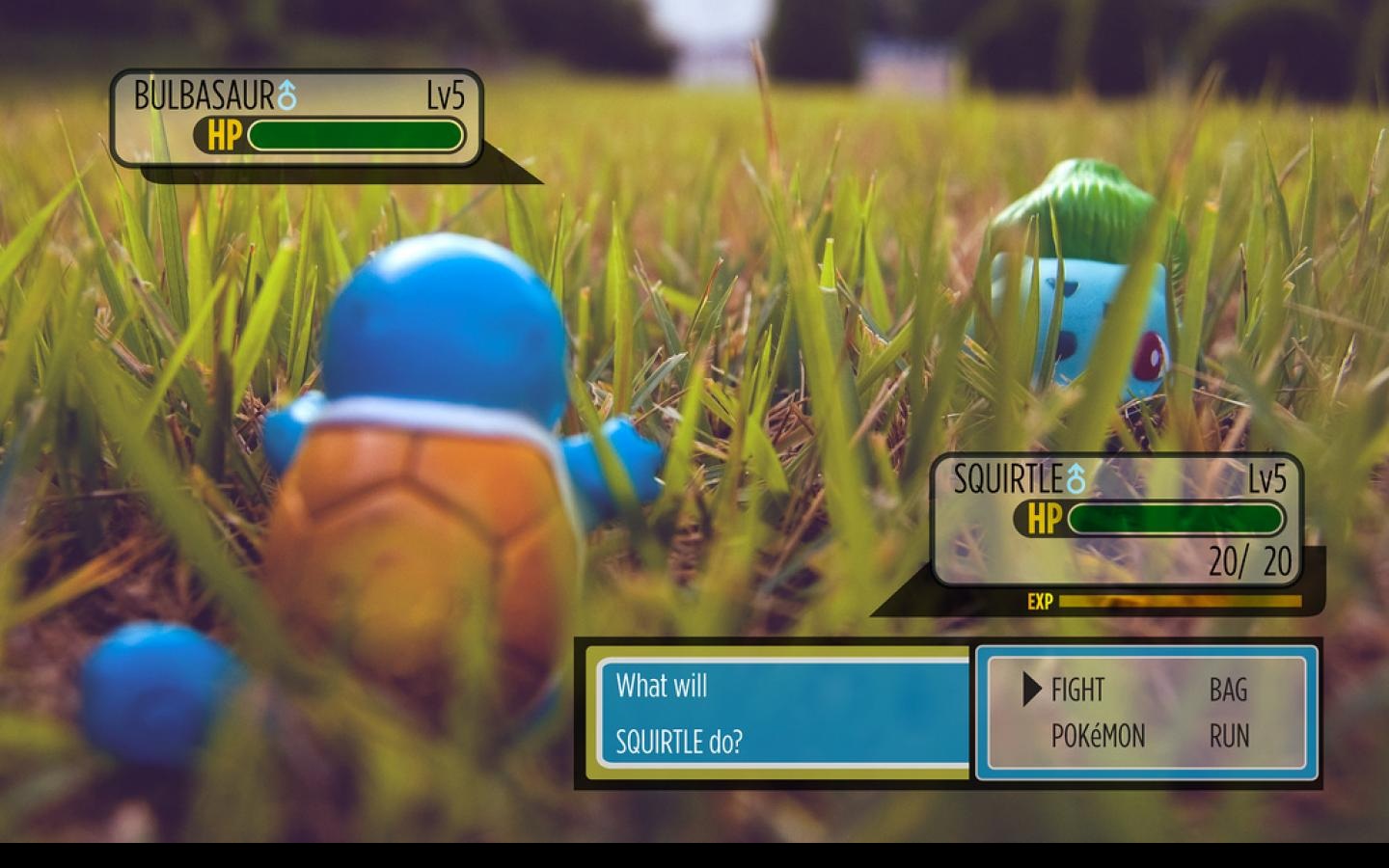Choose the POKéMON option
The height and width of the screenshot is (868, 1389).
click(1098, 737)
